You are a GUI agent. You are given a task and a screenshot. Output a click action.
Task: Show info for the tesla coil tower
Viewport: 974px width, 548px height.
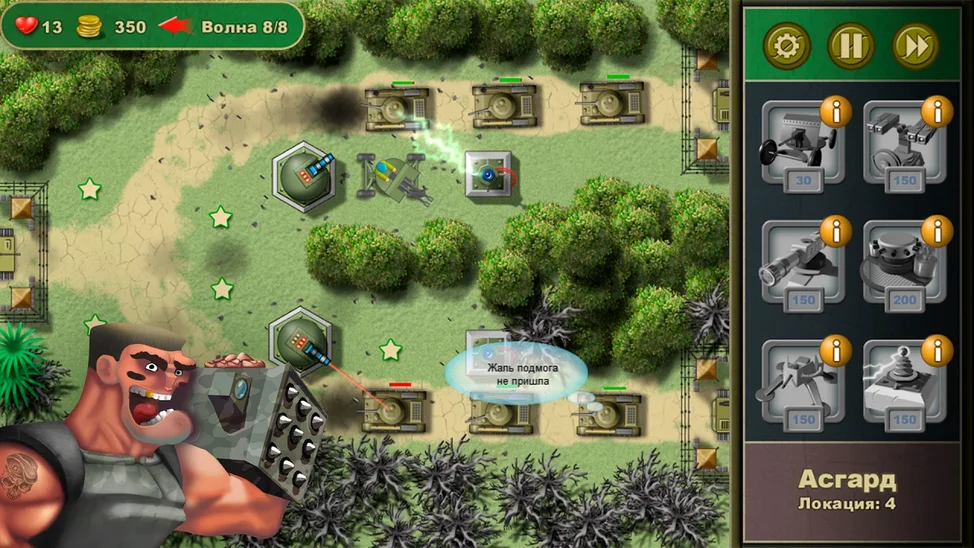(x=936, y=351)
